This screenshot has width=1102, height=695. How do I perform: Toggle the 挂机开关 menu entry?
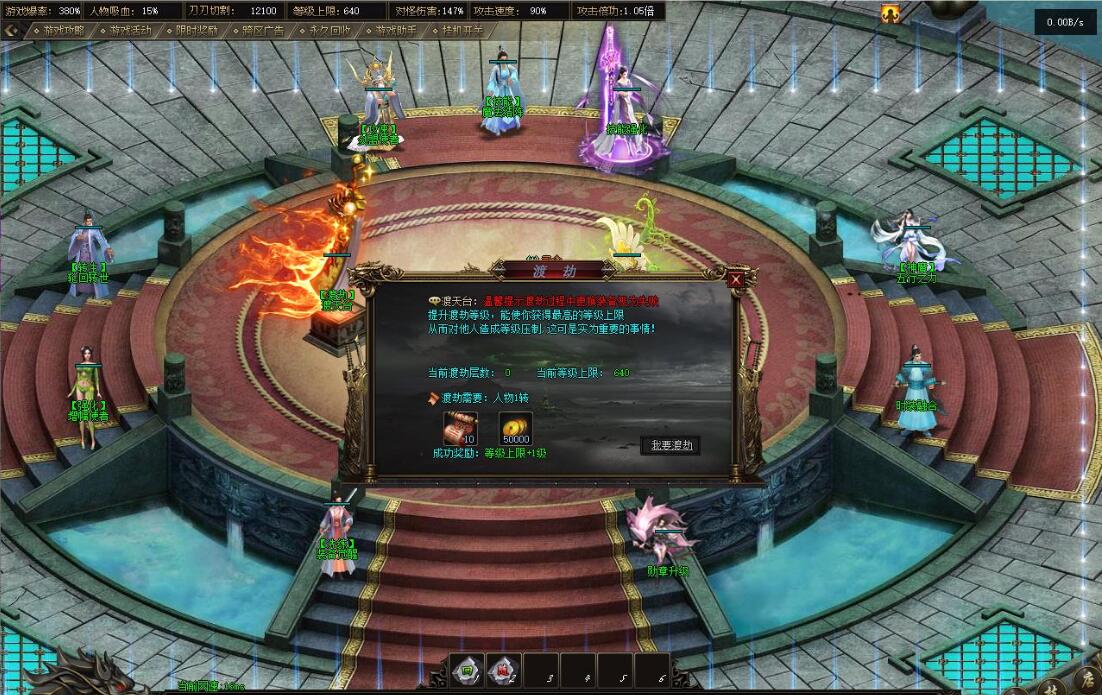tap(462, 30)
